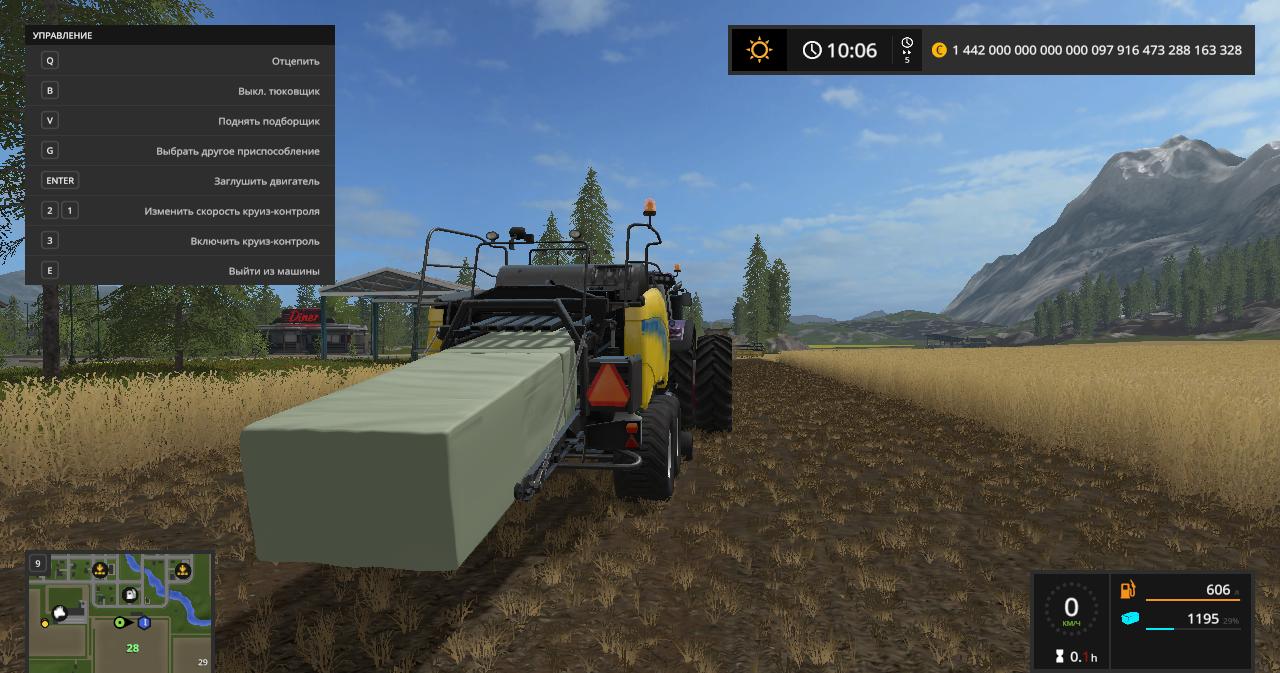Click the gold coin money icon
The width and height of the screenshot is (1280, 673).
(x=939, y=50)
